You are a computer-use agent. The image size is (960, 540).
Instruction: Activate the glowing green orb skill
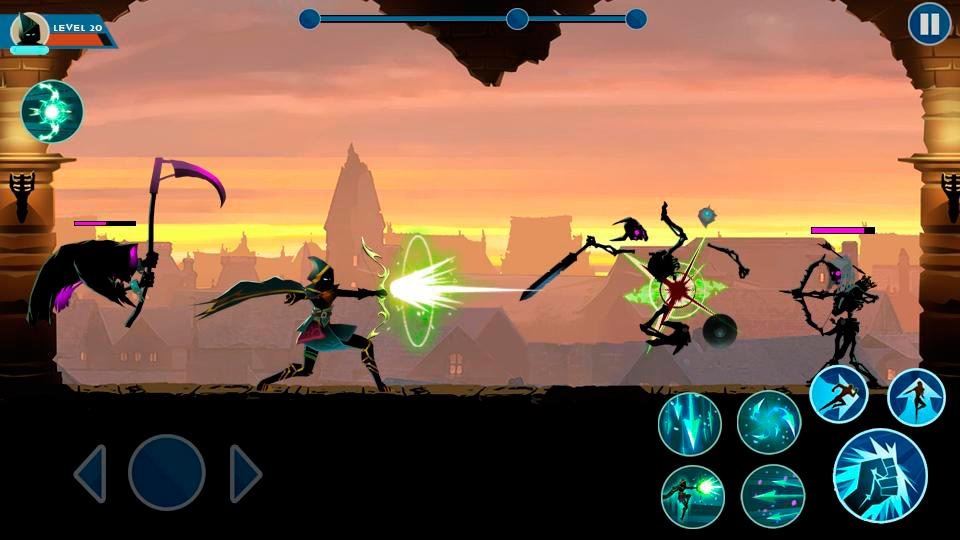point(52,111)
